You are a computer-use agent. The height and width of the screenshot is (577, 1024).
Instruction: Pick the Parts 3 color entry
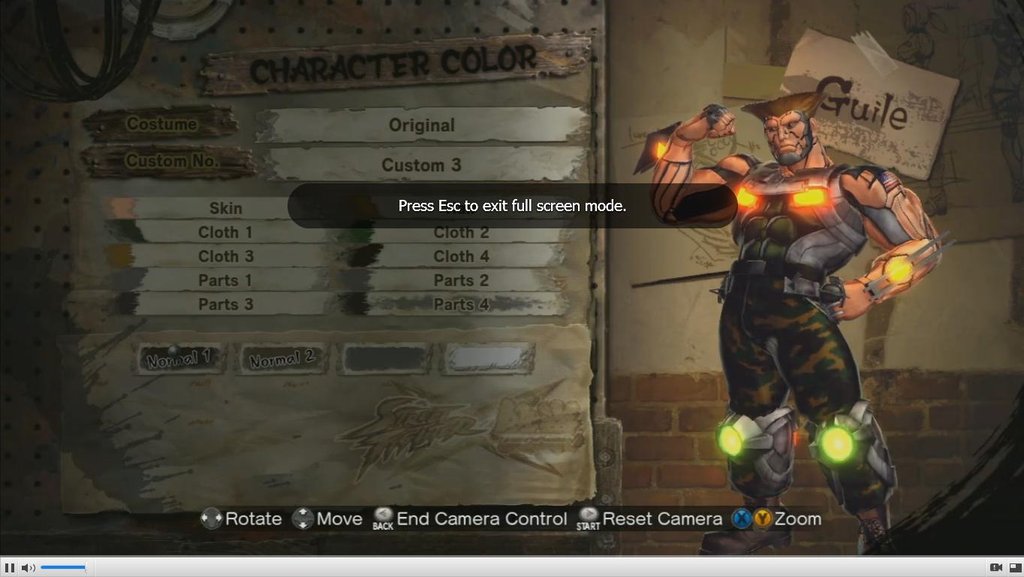tap(225, 304)
